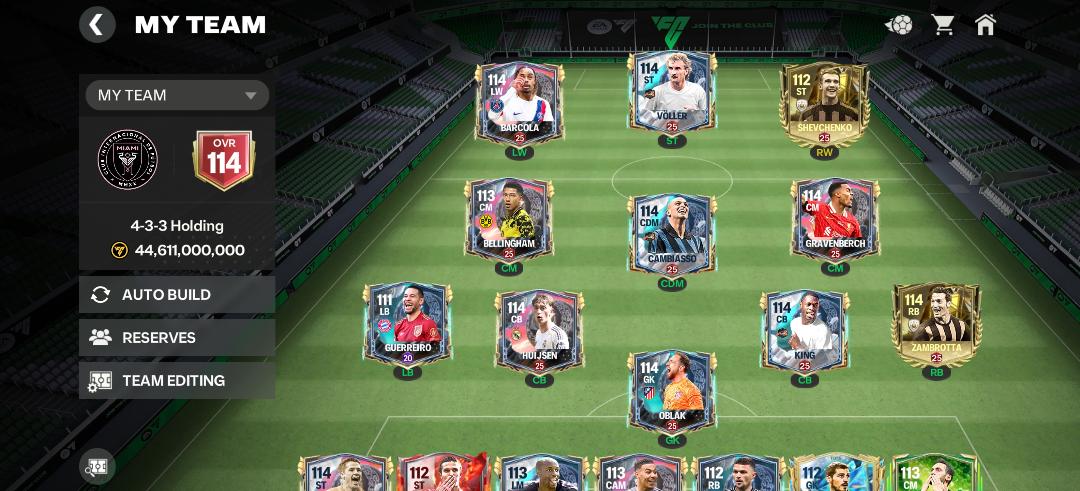
Task: Select the Bellingham CM card
Action: click(x=509, y=220)
